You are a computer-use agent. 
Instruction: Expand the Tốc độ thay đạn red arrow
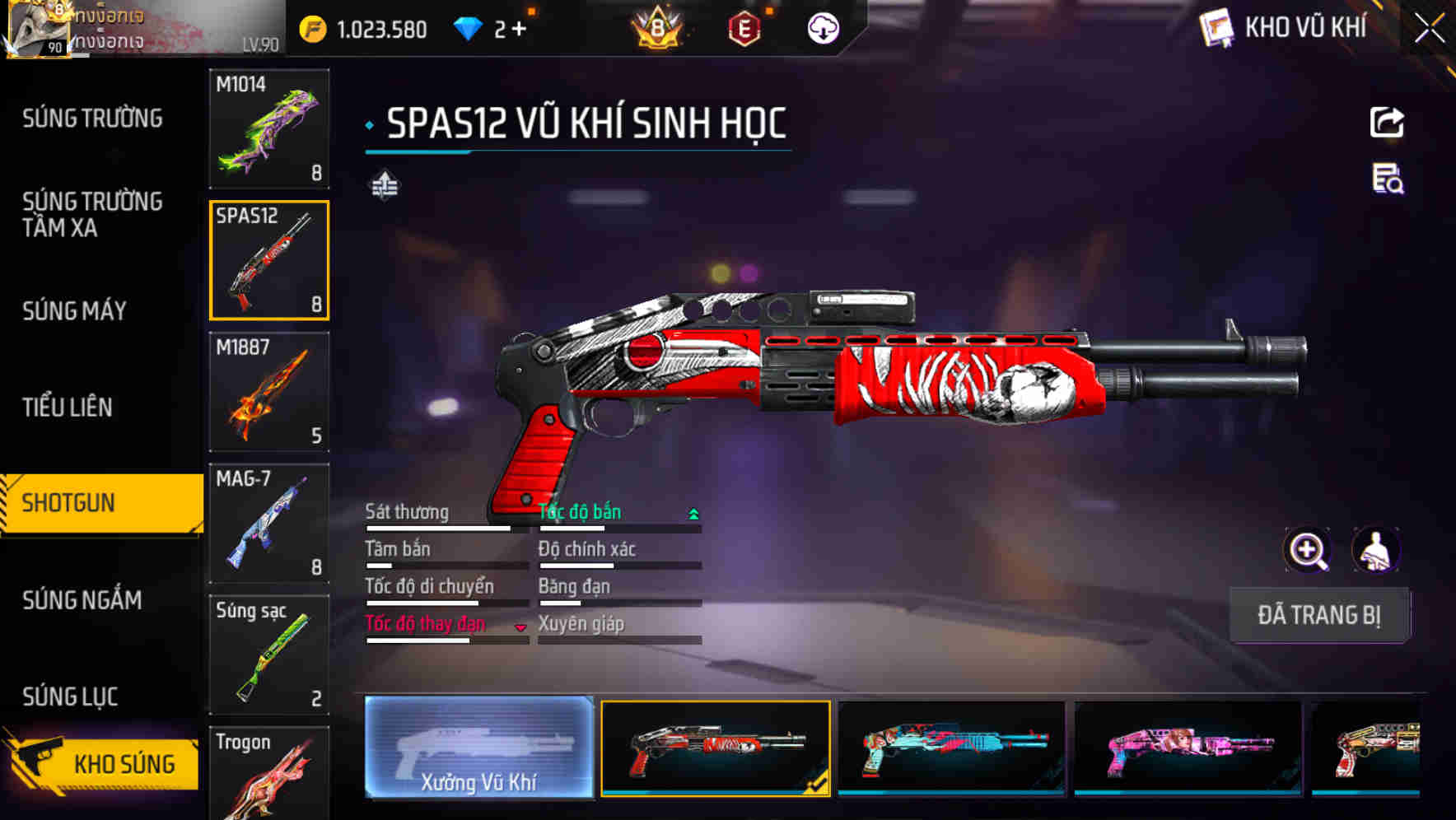(520, 627)
